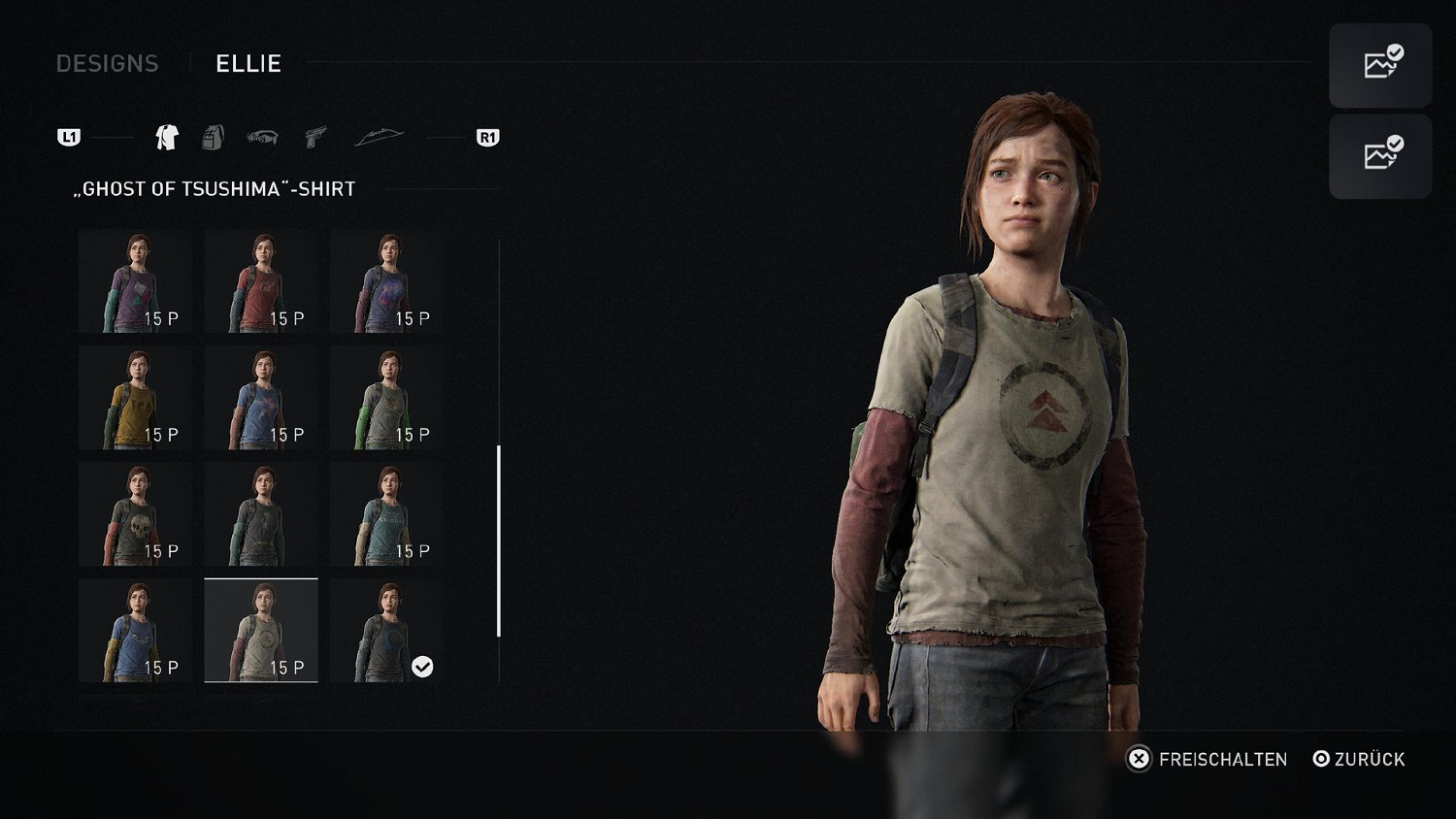
Task: Switch to the Designs tab
Action: (x=107, y=63)
